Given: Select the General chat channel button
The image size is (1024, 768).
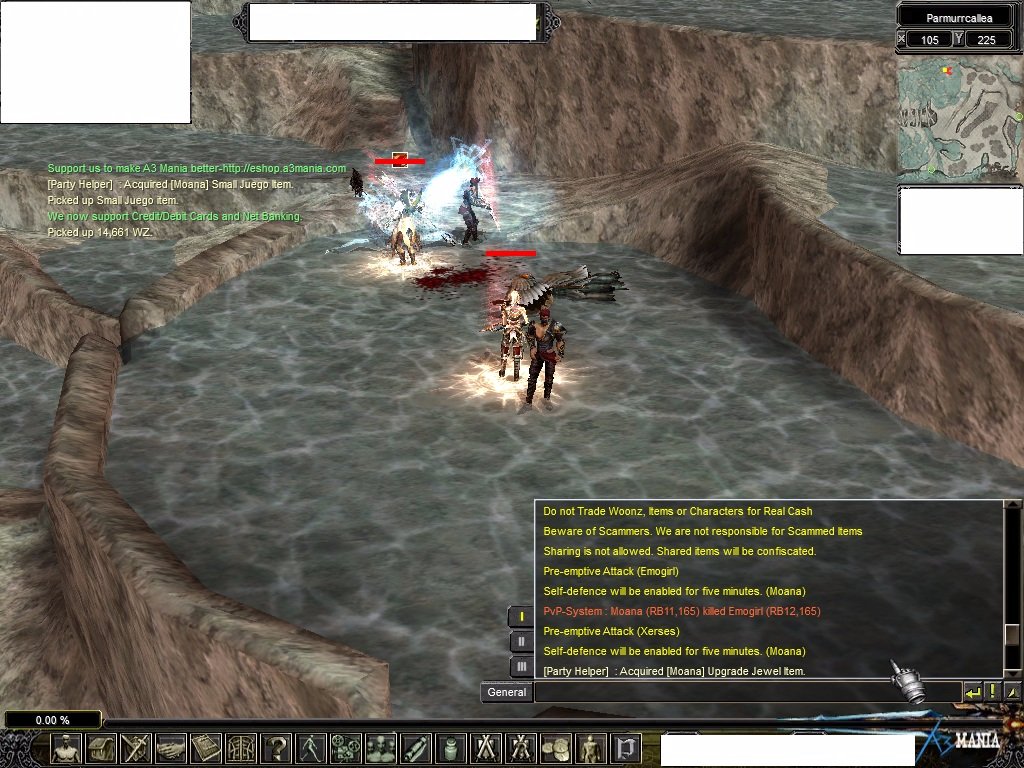Looking at the screenshot, I should 506,692.
